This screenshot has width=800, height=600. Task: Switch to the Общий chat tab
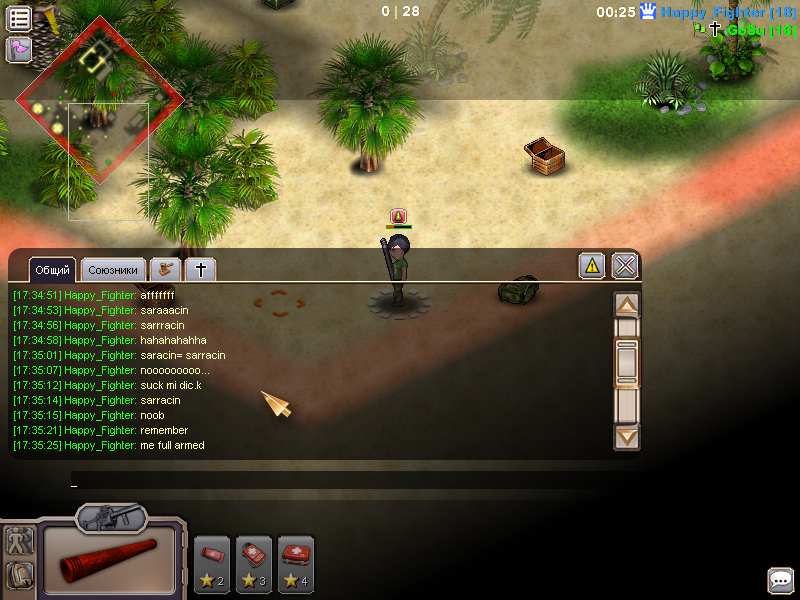[52, 270]
